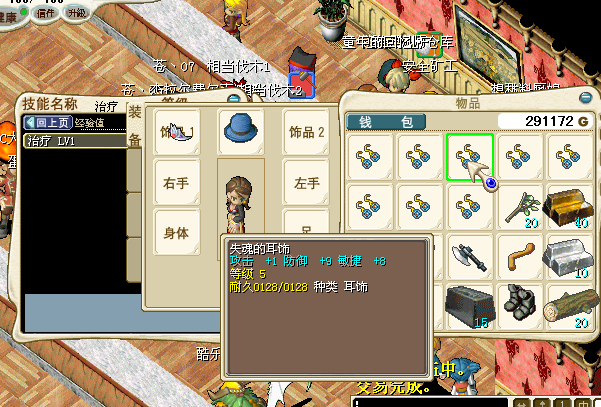The image size is (601, 407).
Task: Click the 身体 body equipment slot
Action: point(177,232)
